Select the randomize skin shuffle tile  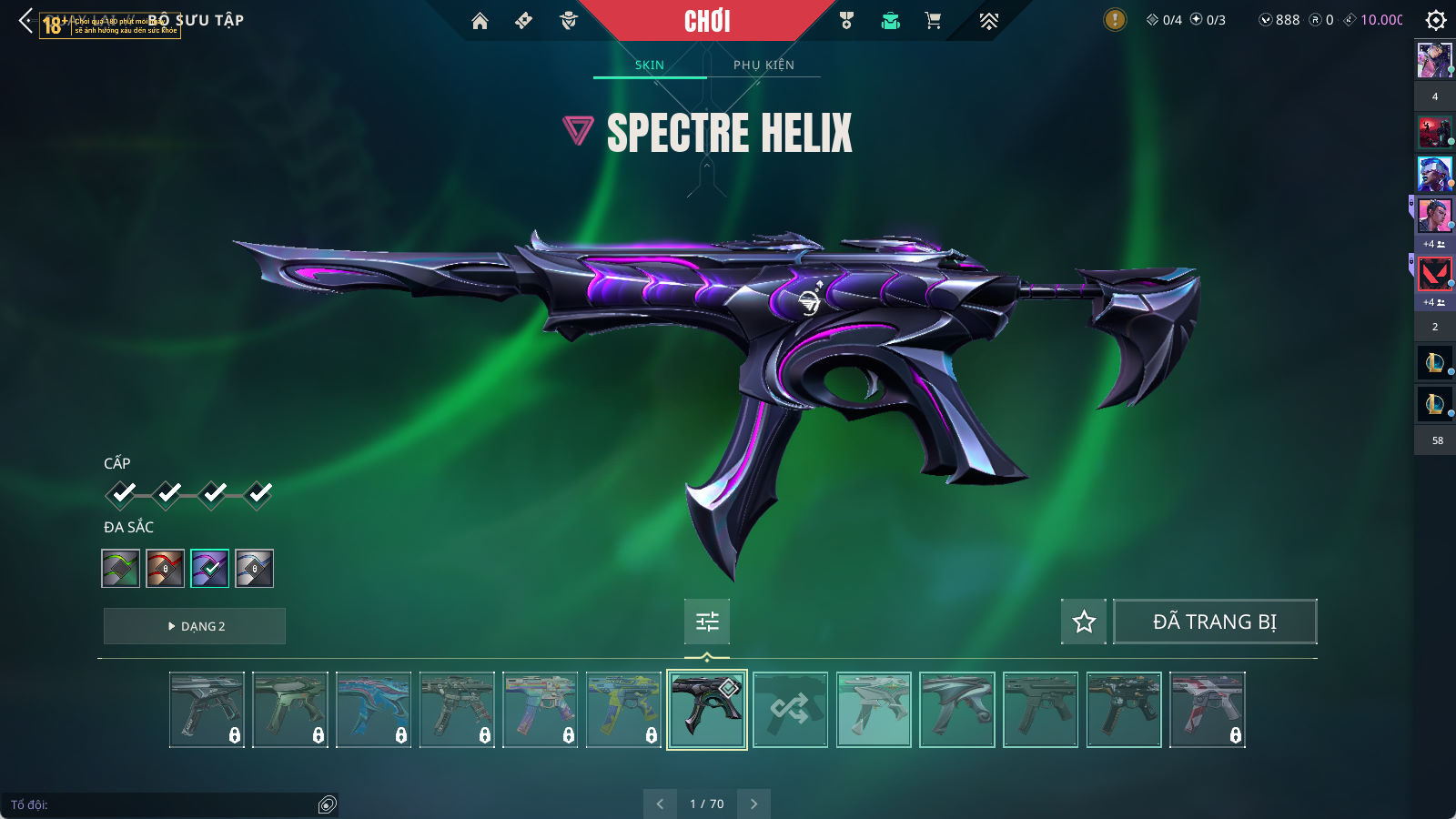pyautogui.click(x=790, y=710)
